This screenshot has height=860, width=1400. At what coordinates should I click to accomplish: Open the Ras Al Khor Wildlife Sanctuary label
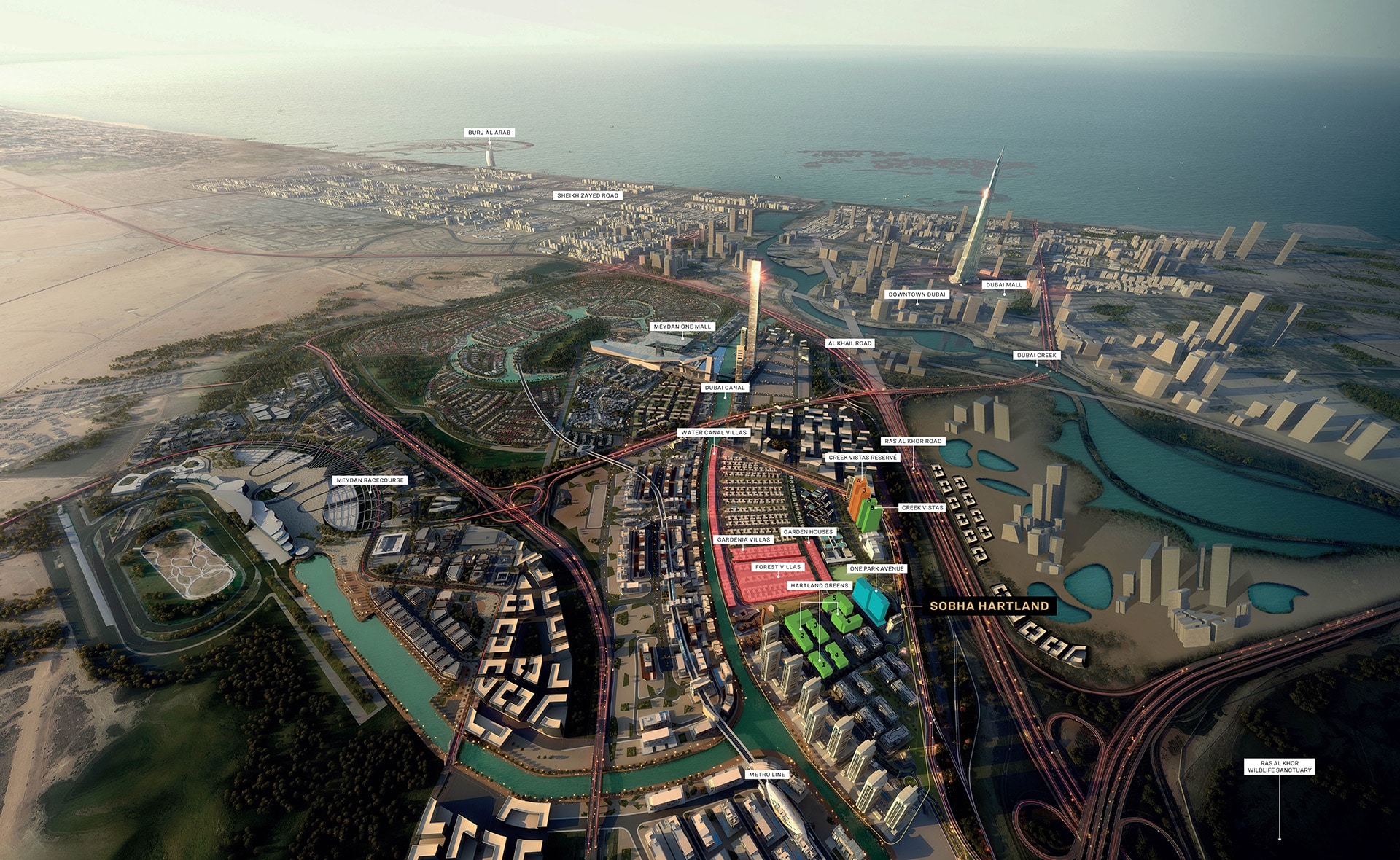[1279, 767]
